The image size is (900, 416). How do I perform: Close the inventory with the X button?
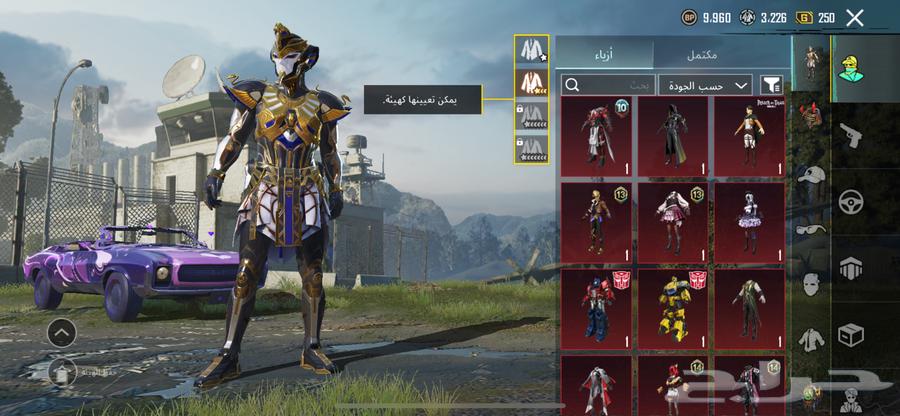854,17
